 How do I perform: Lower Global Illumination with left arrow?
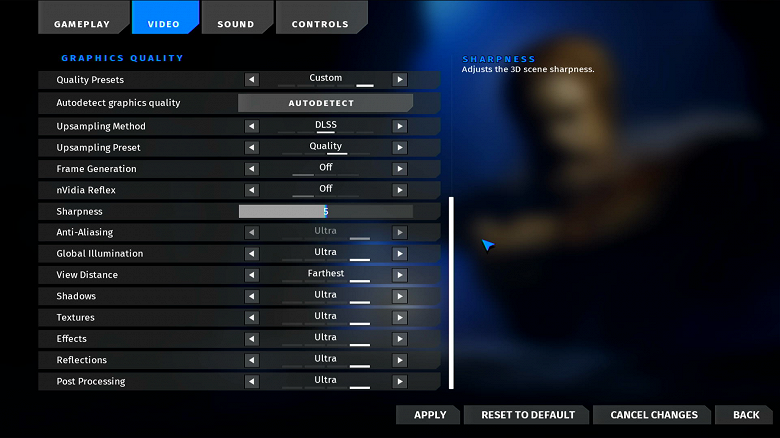click(x=251, y=254)
